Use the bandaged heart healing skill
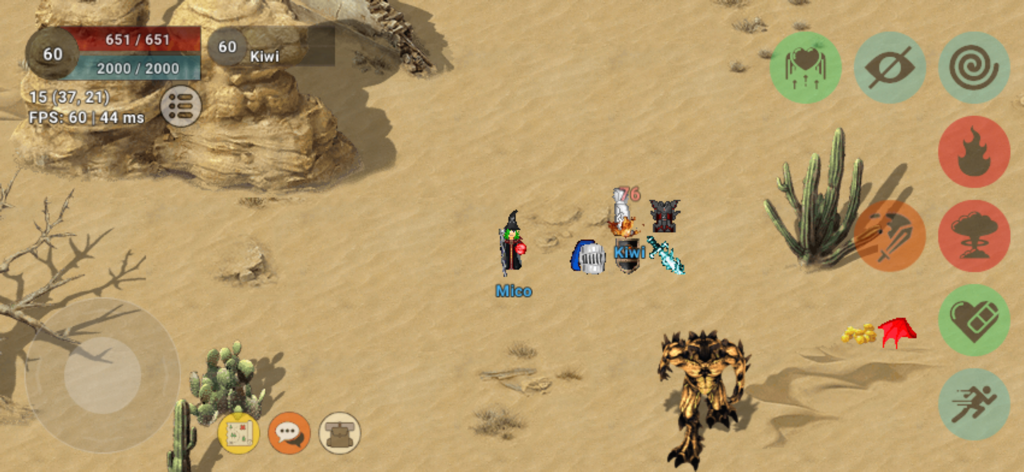1024x472 pixels. (x=973, y=320)
